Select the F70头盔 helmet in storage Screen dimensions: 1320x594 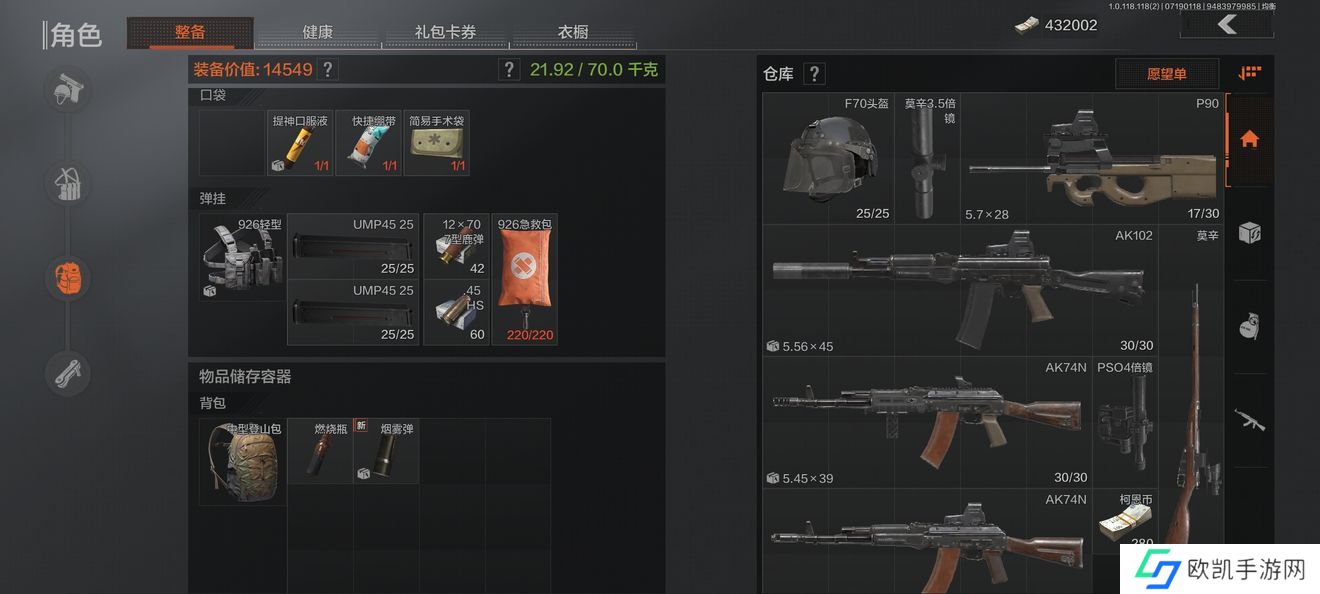pos(827,158)
